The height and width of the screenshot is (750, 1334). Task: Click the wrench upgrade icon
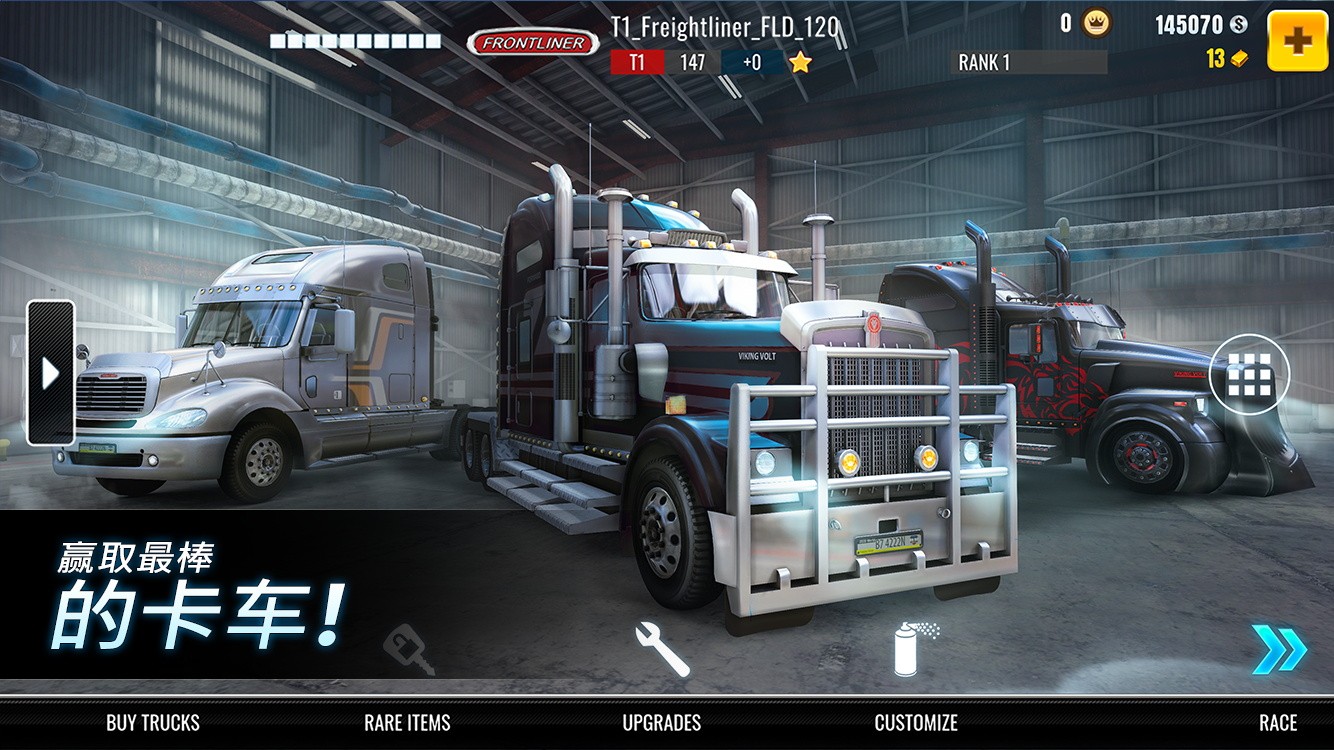click(x=662, y=648)
